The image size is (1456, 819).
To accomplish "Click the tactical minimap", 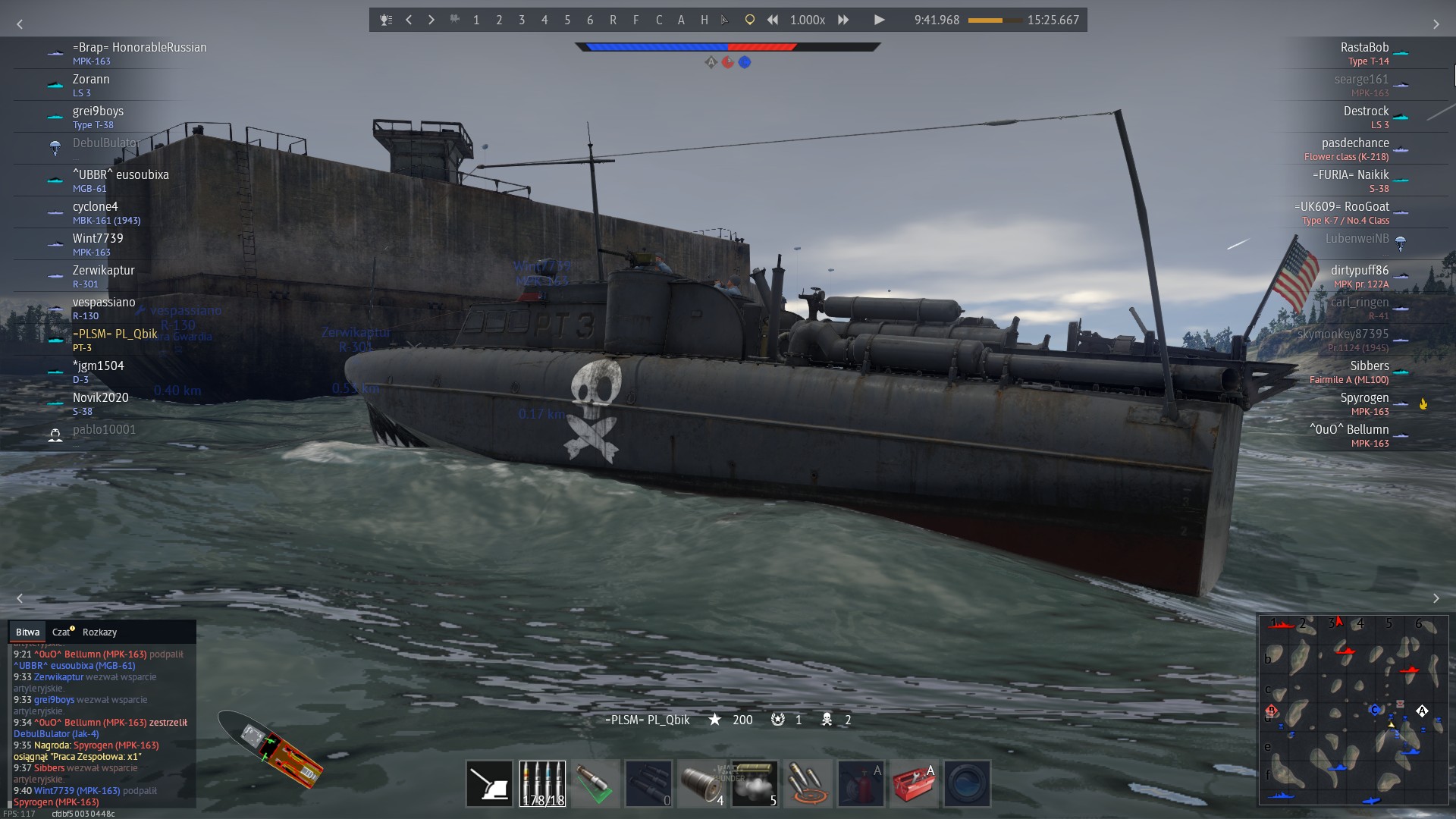I will coord(1354,709).
